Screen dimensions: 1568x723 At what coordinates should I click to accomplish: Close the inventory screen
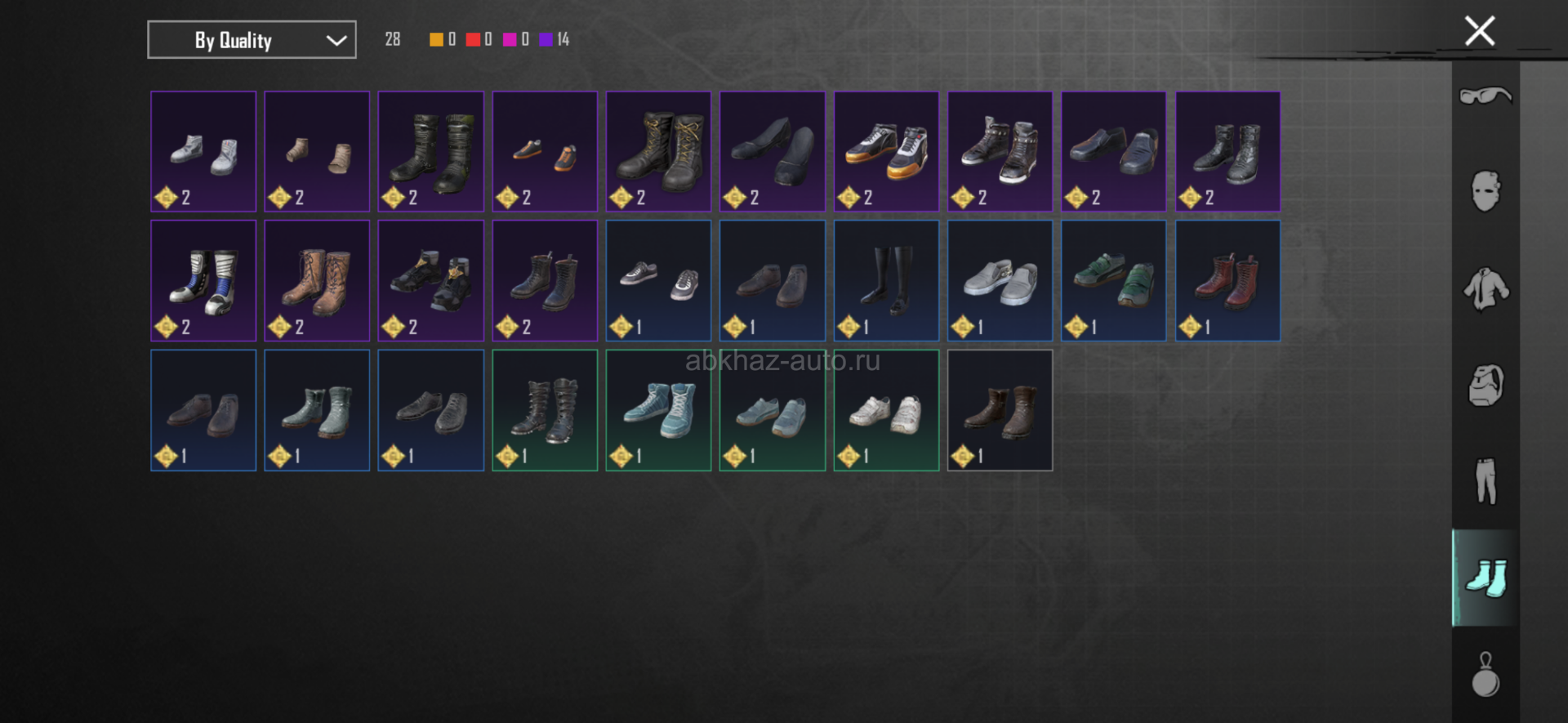point(1479,32)
